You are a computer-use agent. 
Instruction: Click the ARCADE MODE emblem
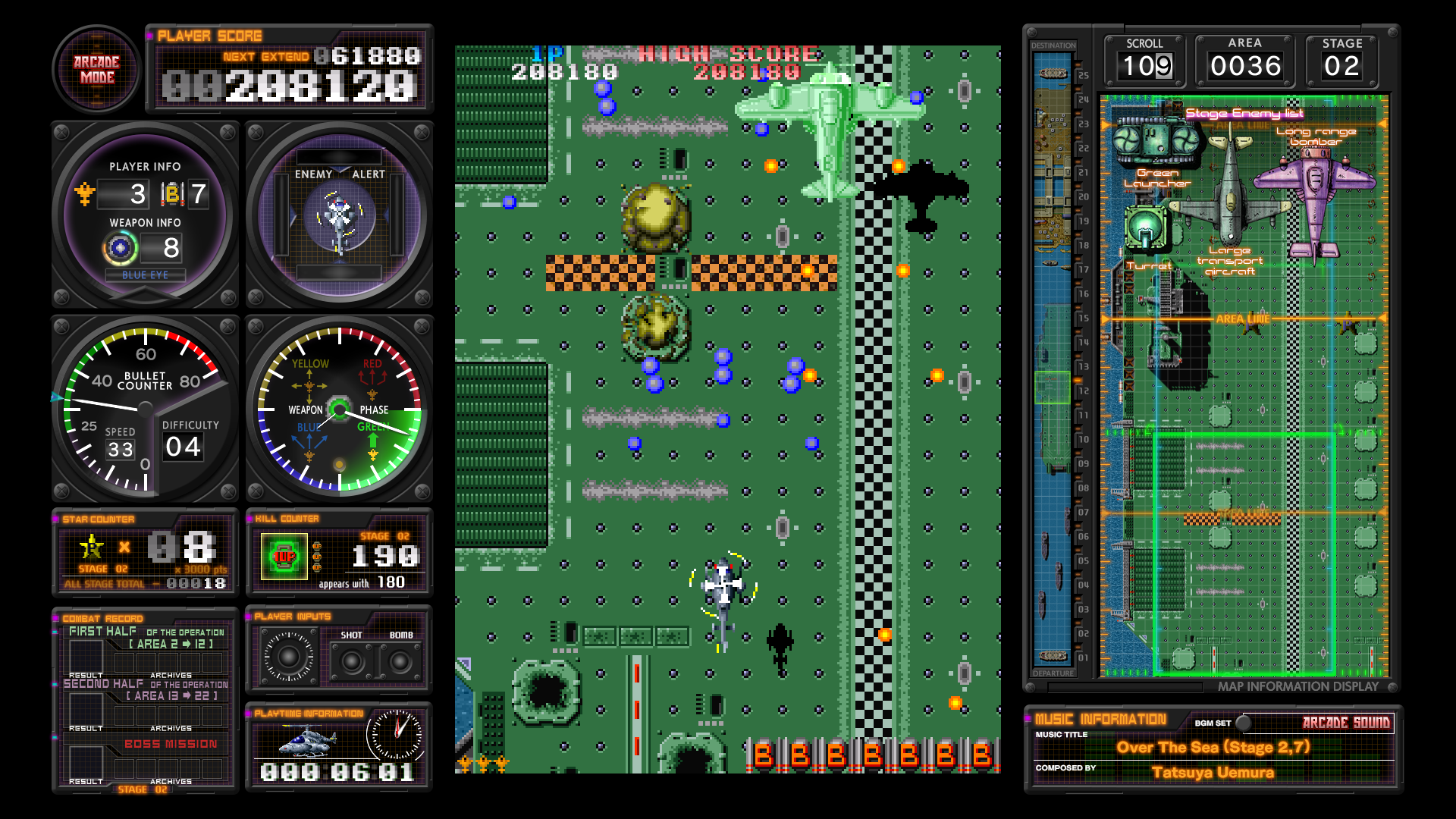[96, 70]
